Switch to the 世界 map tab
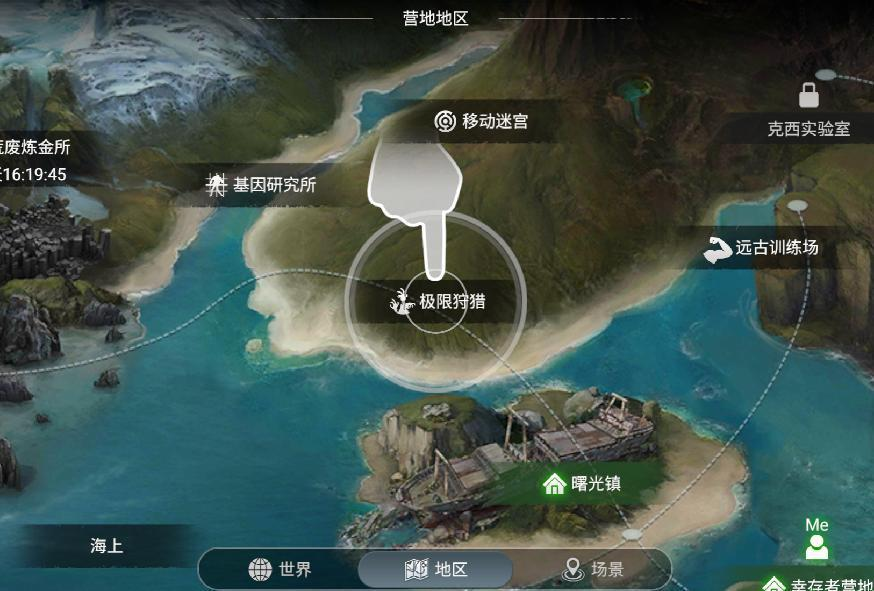The width and height of the screenshot is (874, 591). (281, 570)
